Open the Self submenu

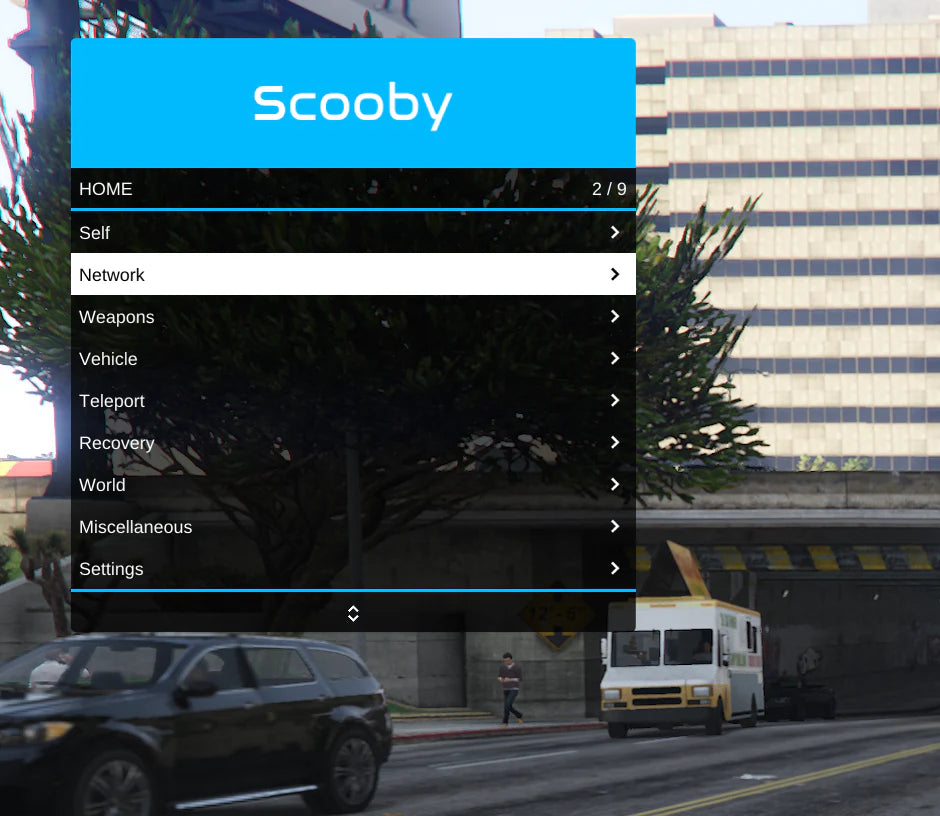click(x=352, y=232)
